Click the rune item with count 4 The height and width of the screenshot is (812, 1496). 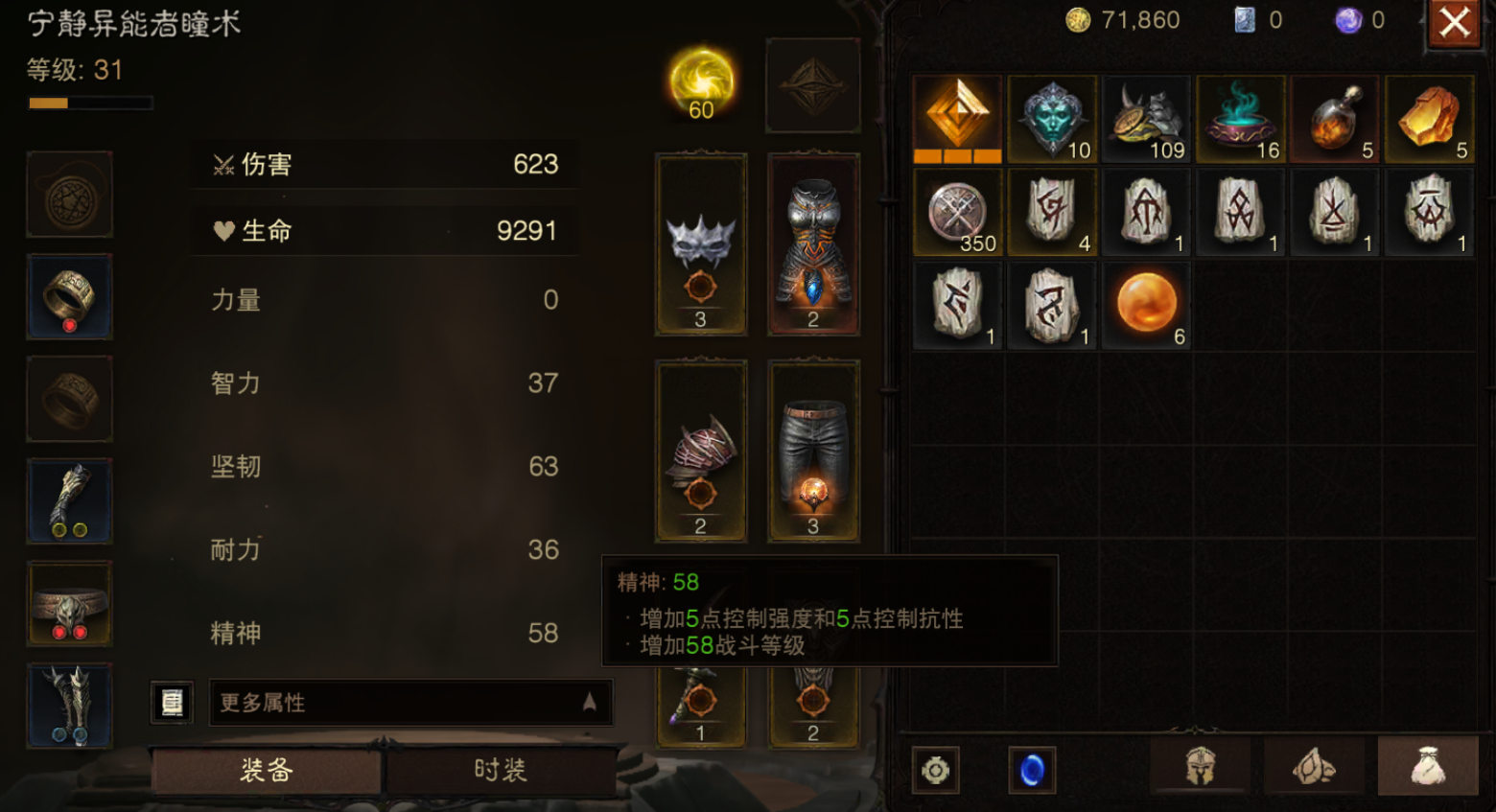tap(1052, 212)
